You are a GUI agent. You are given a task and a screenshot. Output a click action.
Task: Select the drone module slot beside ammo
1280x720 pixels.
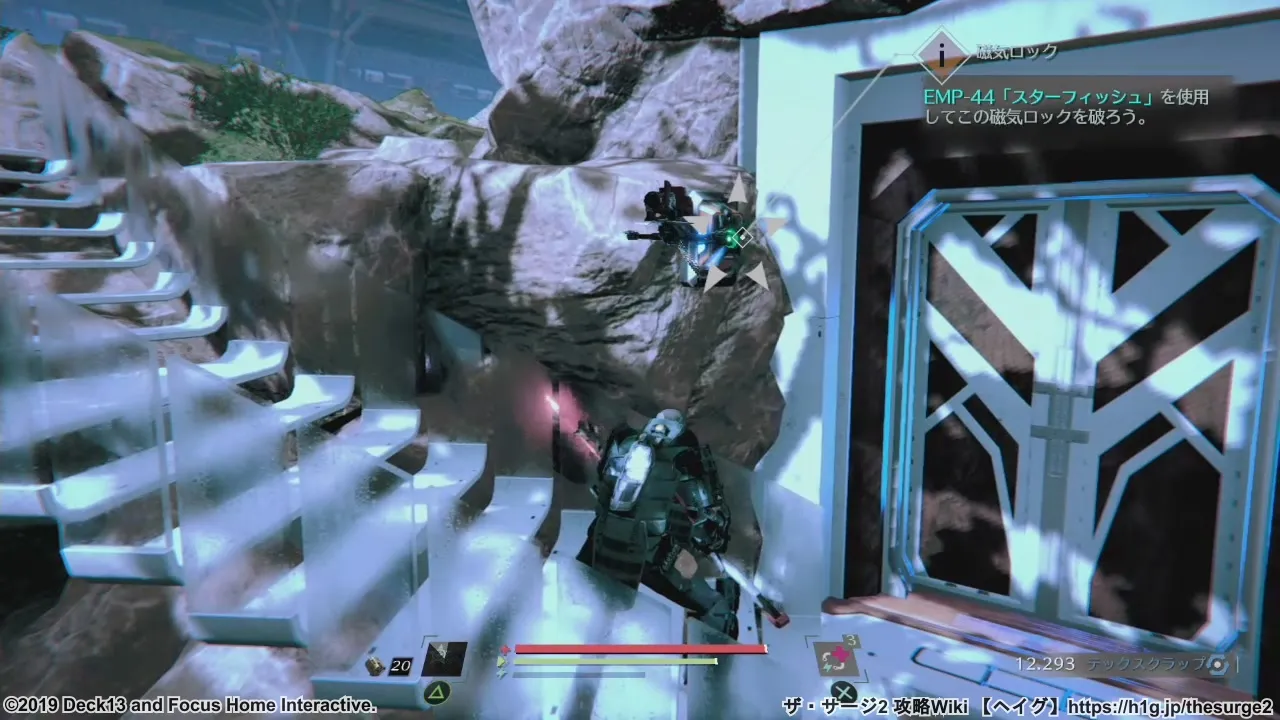(x=444, y=659)
